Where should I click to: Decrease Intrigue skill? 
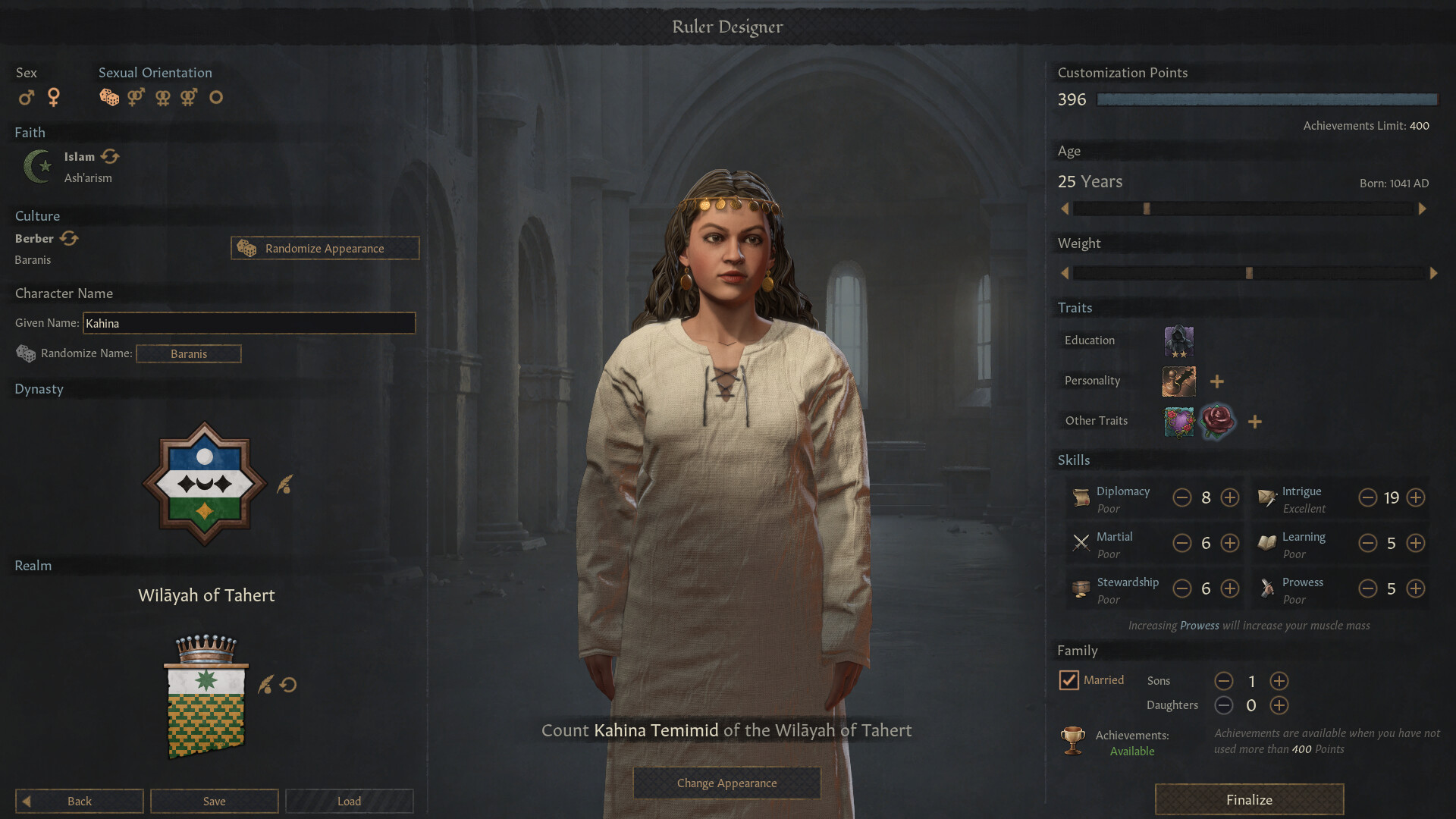(1367, 497)
